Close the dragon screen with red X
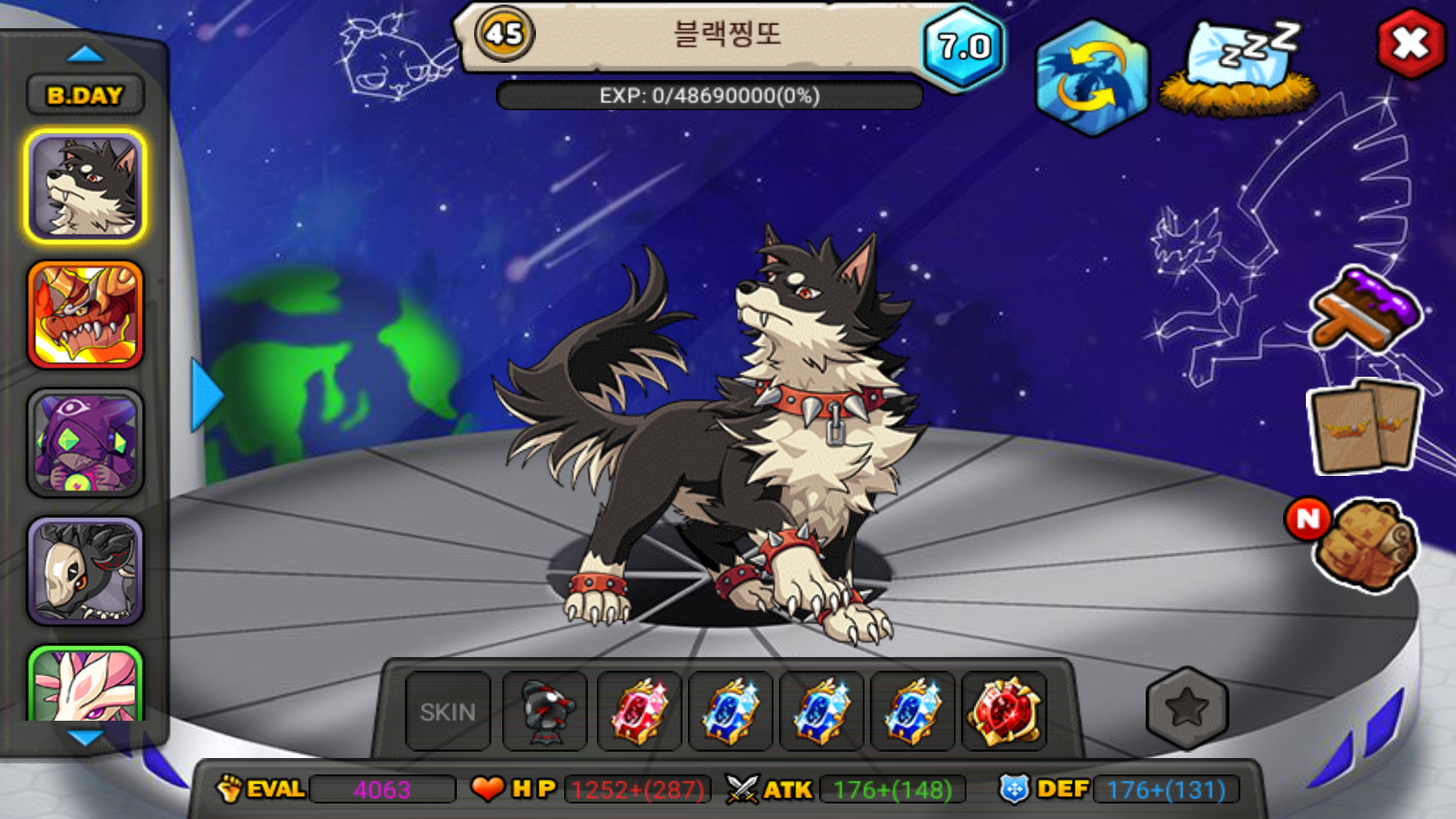Viewport: 1456px width, 819px height. click(x=1410, y=43)
